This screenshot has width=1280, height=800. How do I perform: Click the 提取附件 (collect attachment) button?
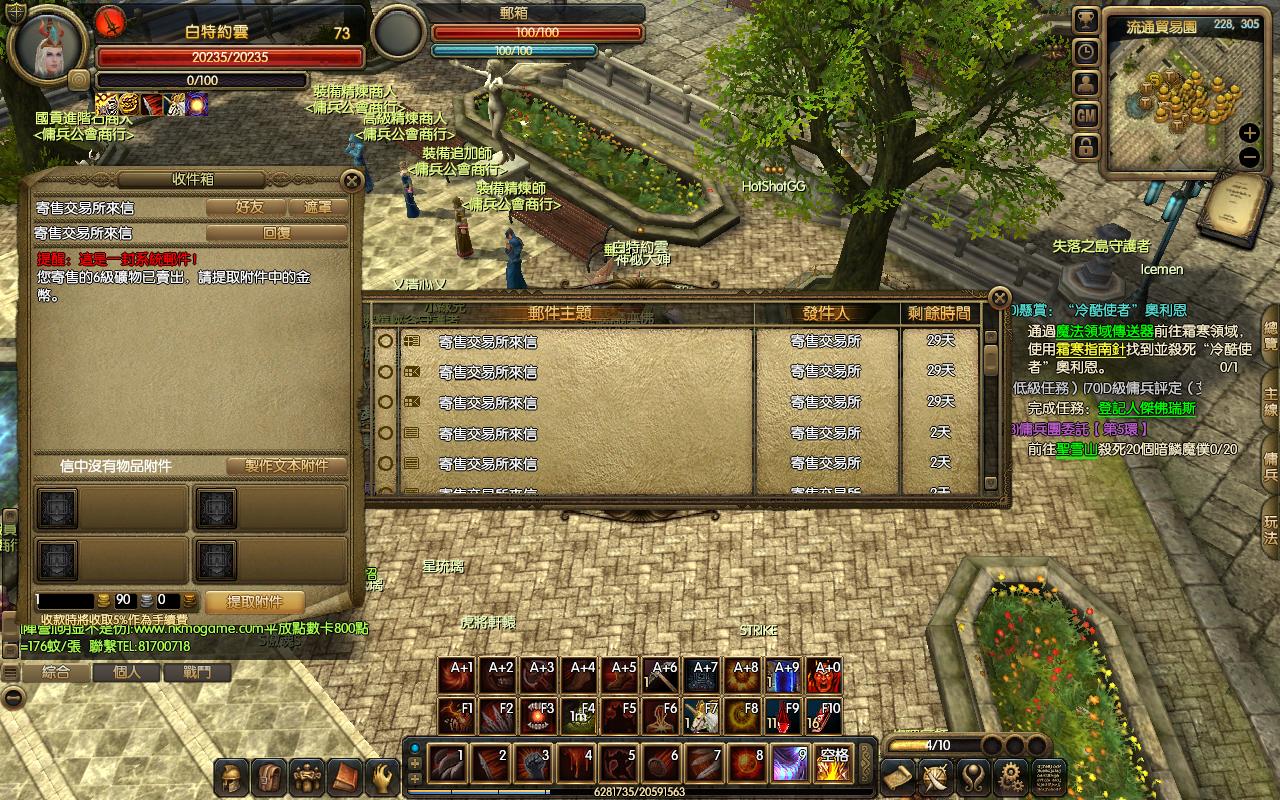point(254,602)
